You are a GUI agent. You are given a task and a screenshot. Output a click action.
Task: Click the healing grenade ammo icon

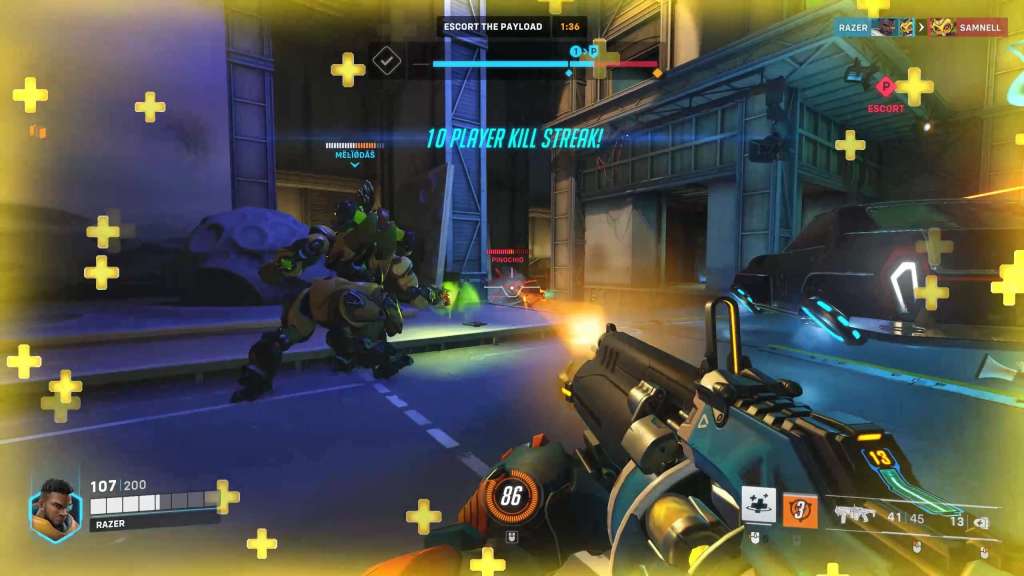pyautogui.click(x=980, y=521)
